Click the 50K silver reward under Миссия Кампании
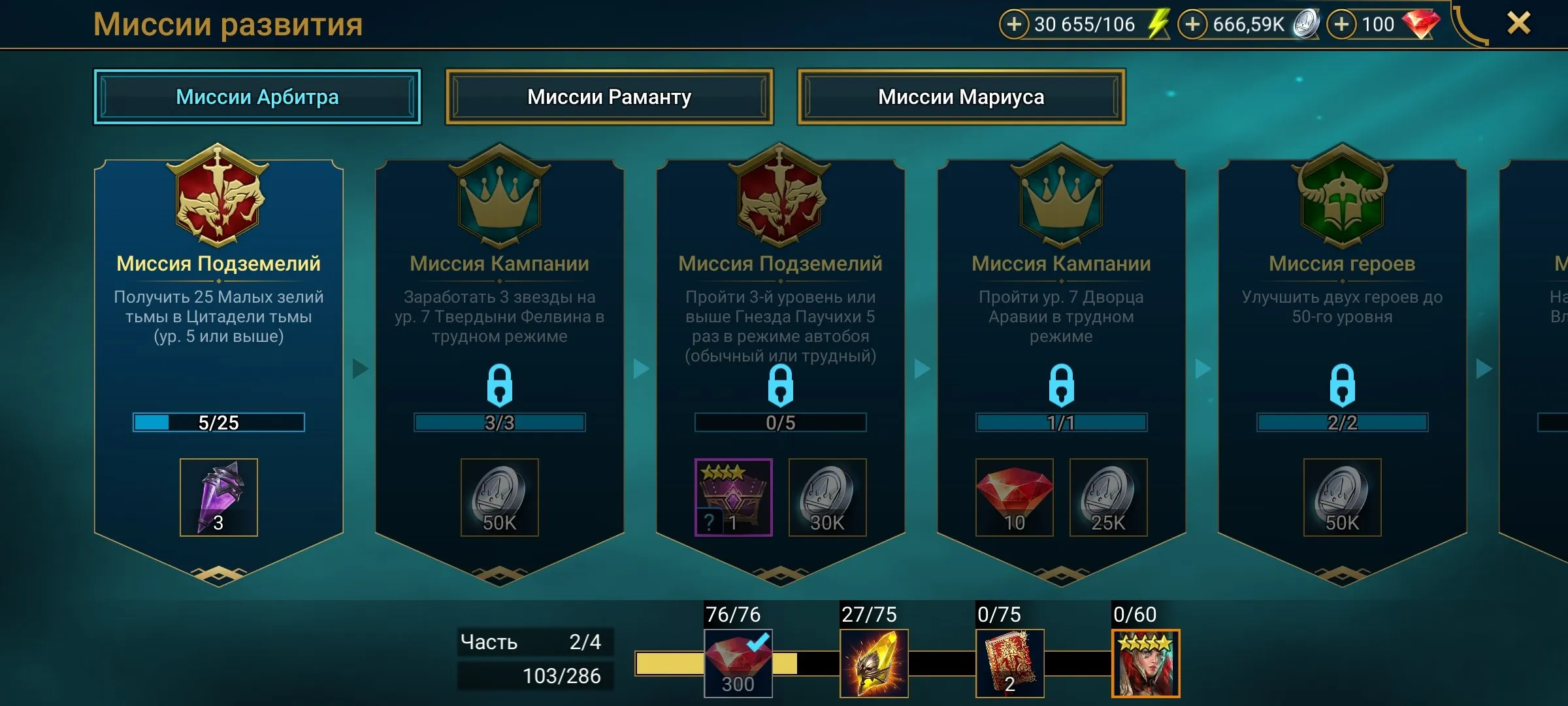This screenshot has width=1568, height=706. (500, 497)
